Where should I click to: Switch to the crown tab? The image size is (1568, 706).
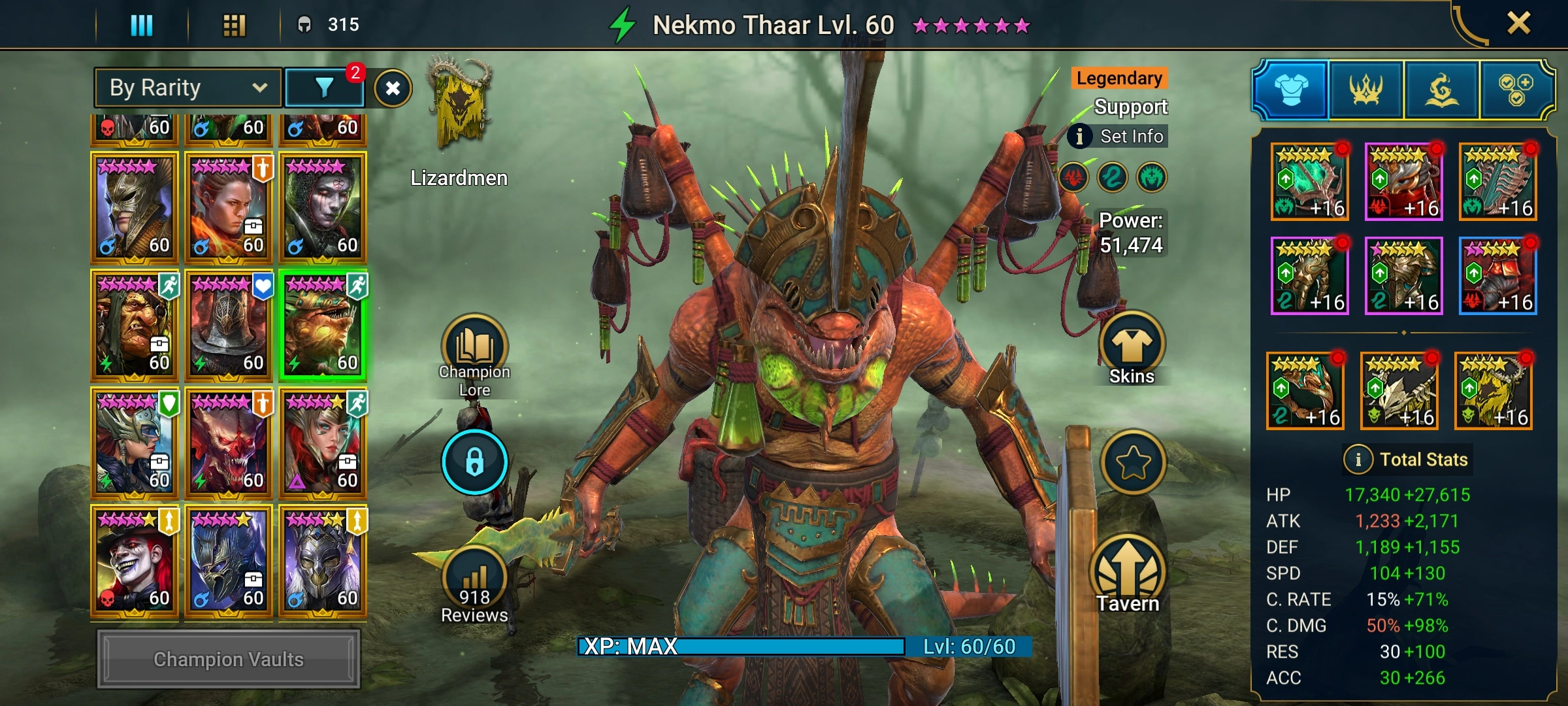coord(1365,90)
